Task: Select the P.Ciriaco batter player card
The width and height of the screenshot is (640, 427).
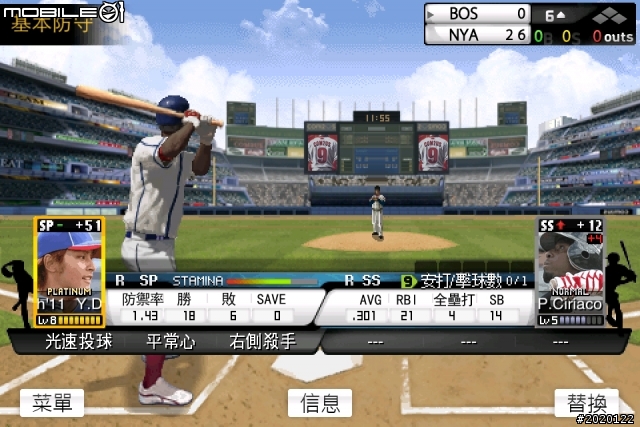Action: (570, 272)
